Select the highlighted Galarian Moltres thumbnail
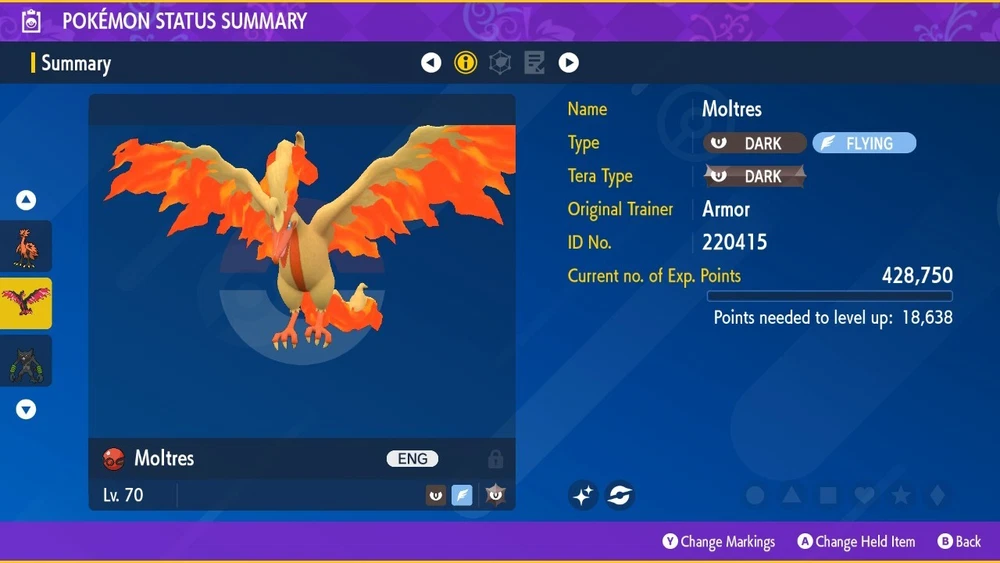Image resolution: width=1000 pixels, height=563 pixels. [x=26, y=303]
